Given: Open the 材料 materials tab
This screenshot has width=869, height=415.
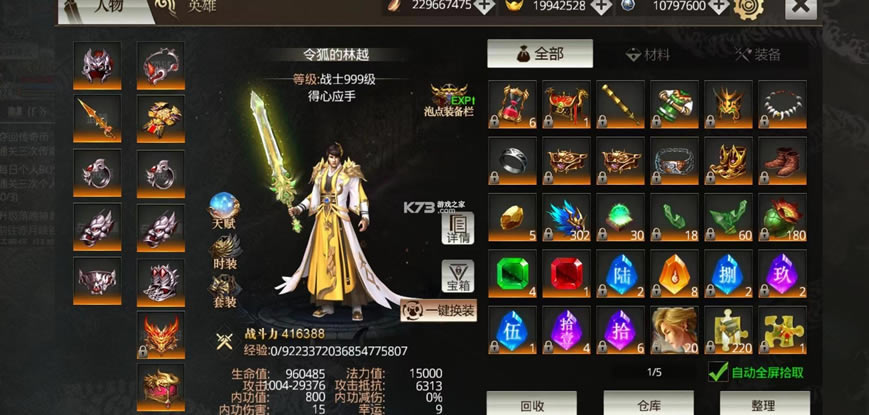Looking at the screenshot, I should point(648,54).
